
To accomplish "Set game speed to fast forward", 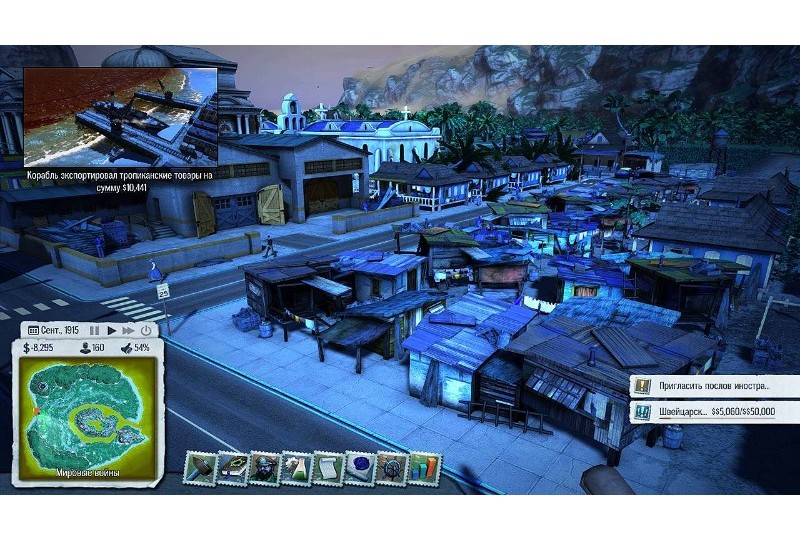I will (x=128, y=329).
